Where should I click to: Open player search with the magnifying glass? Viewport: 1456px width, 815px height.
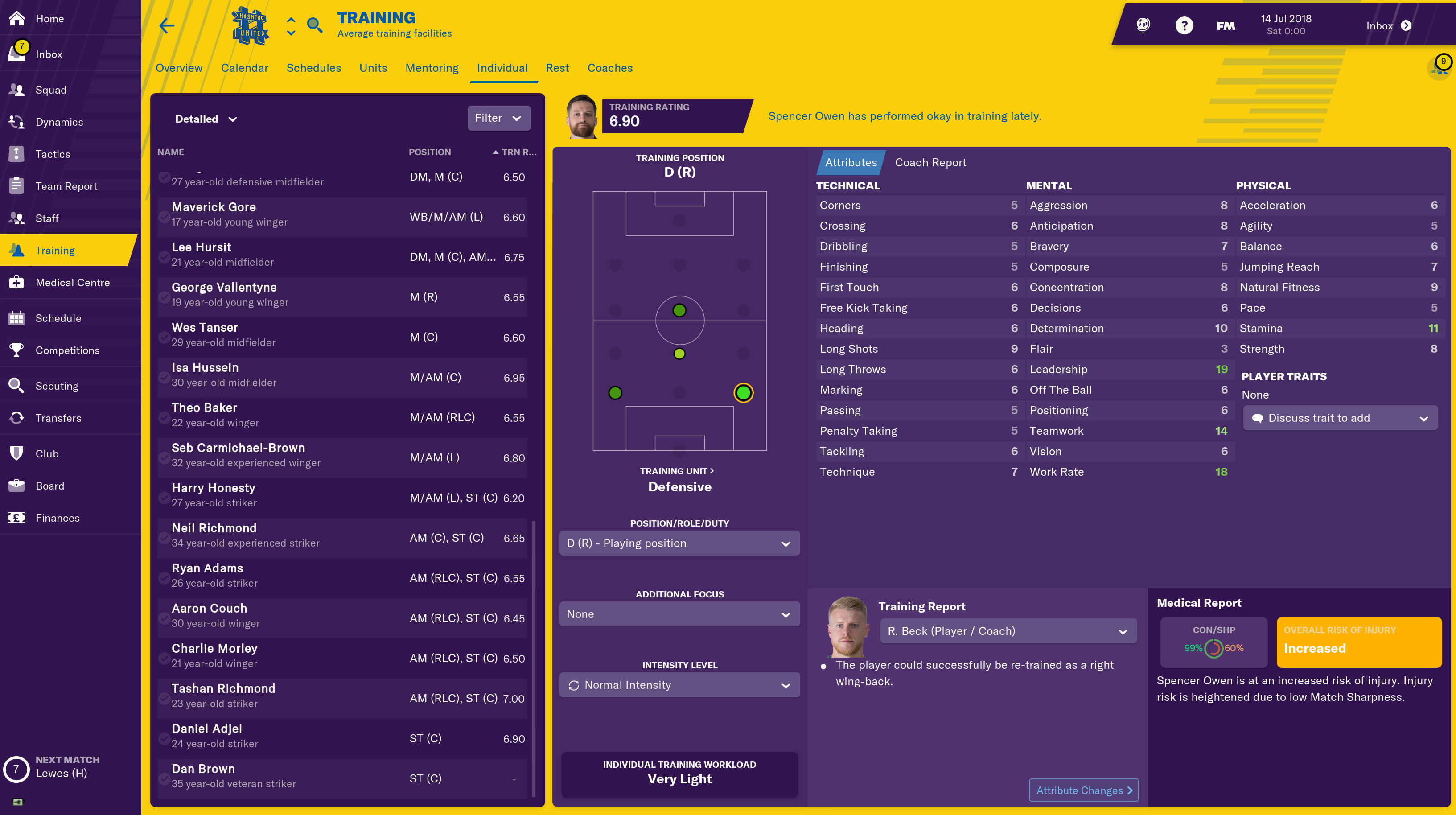coord(315,25)
